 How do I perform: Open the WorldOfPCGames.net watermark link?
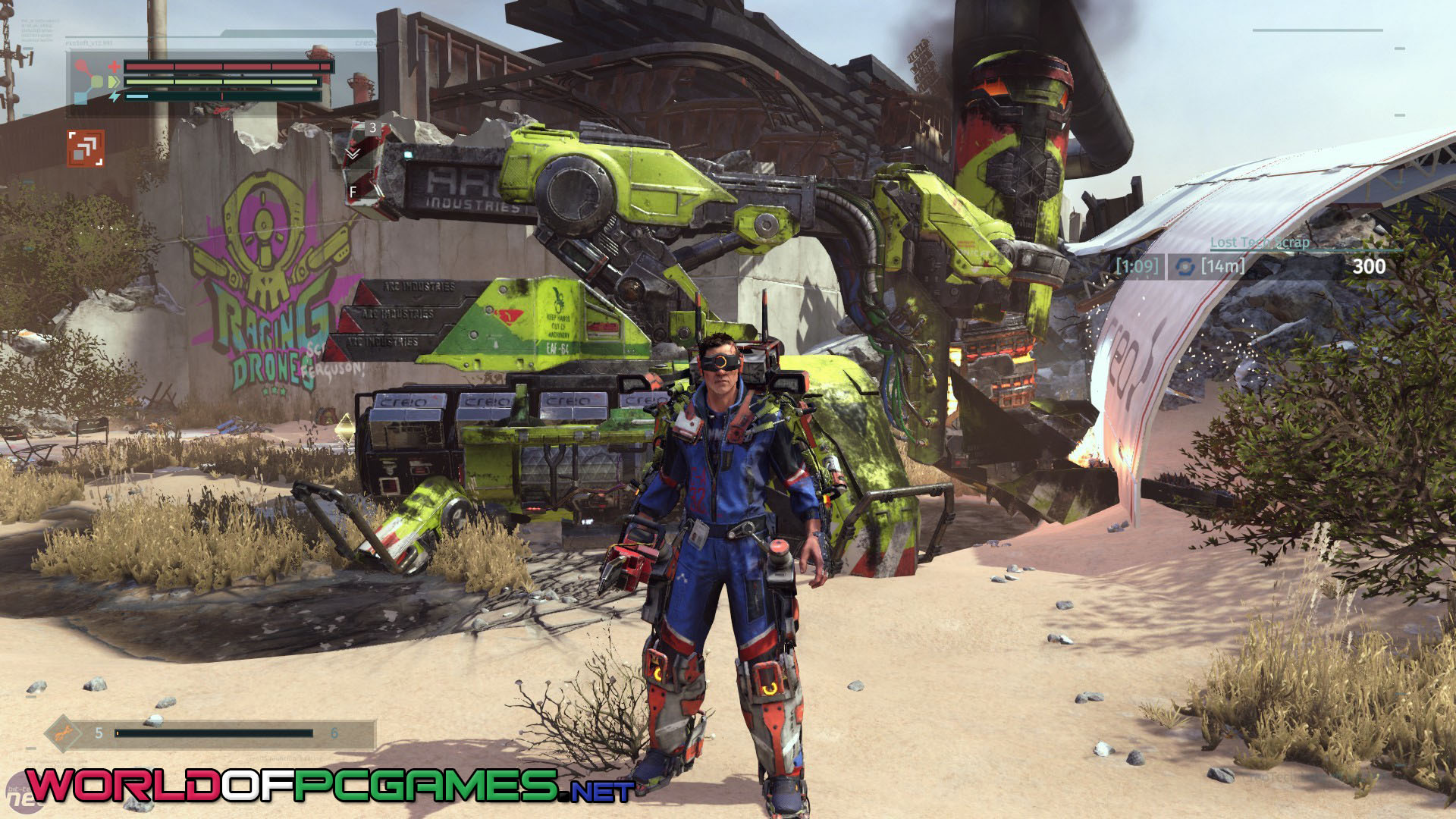point(329,784)
